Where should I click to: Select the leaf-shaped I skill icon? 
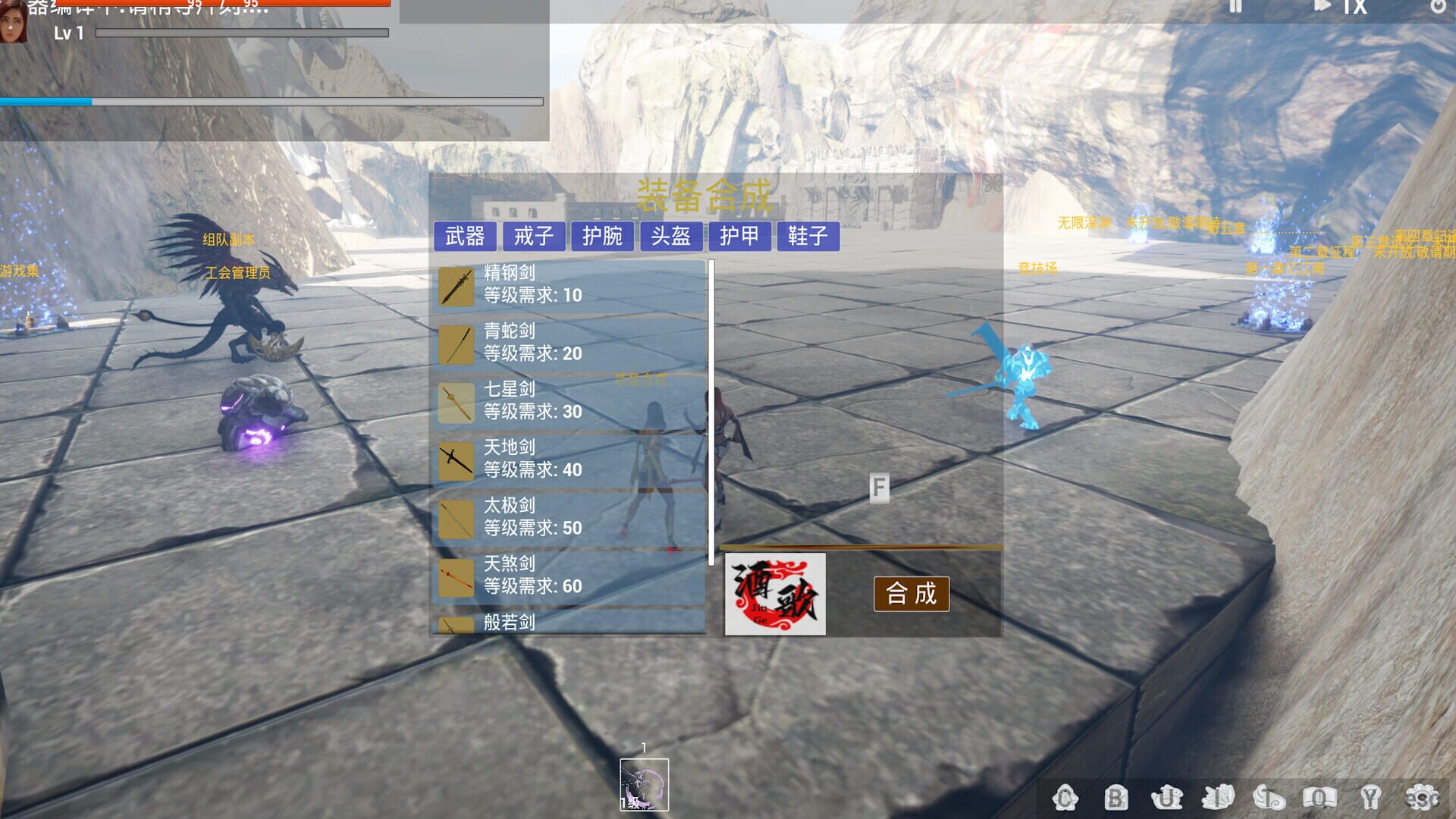click(x=1217, y=796)
